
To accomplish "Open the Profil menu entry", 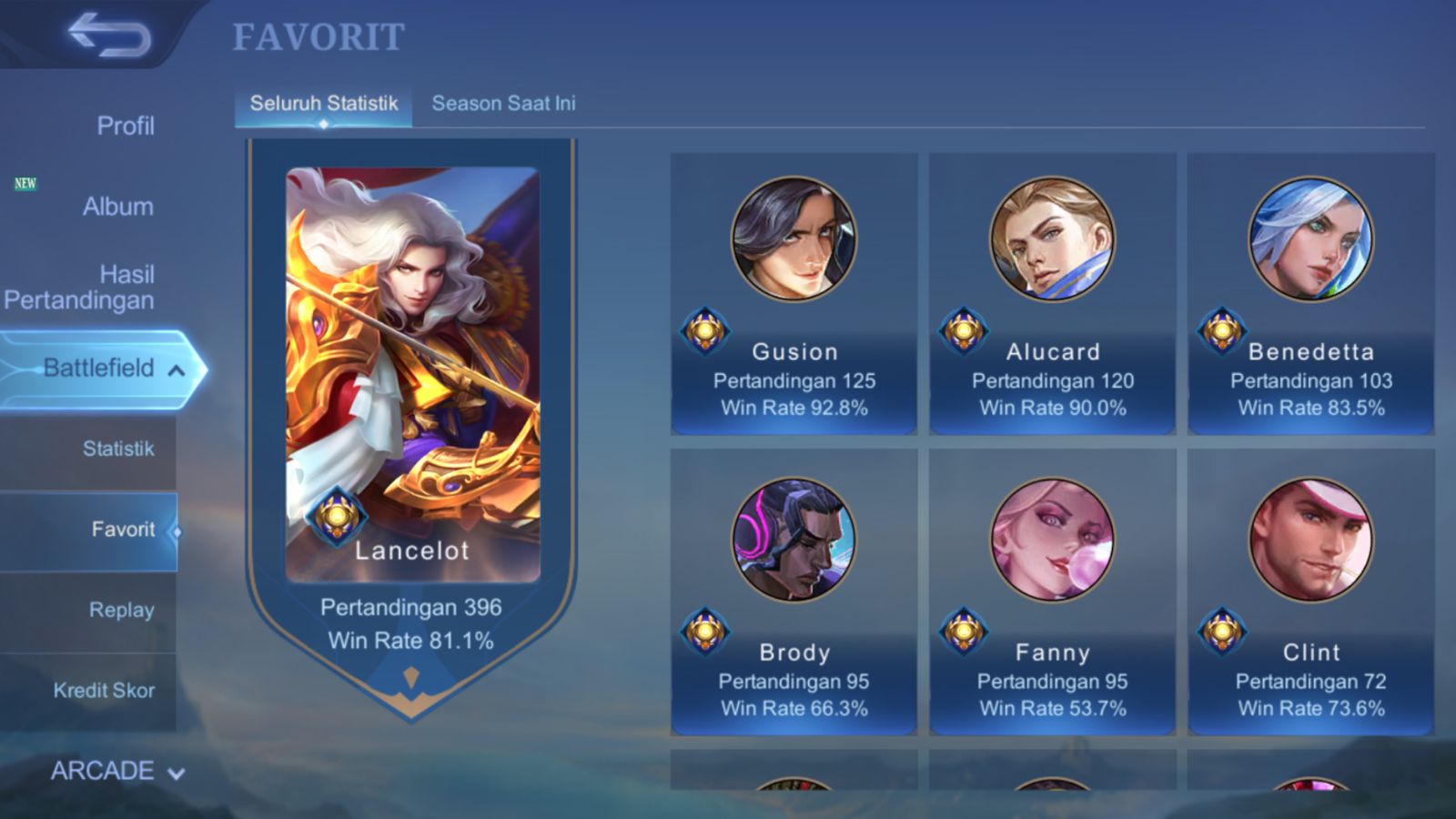I will pyautogui.click(x=125, y=126).
